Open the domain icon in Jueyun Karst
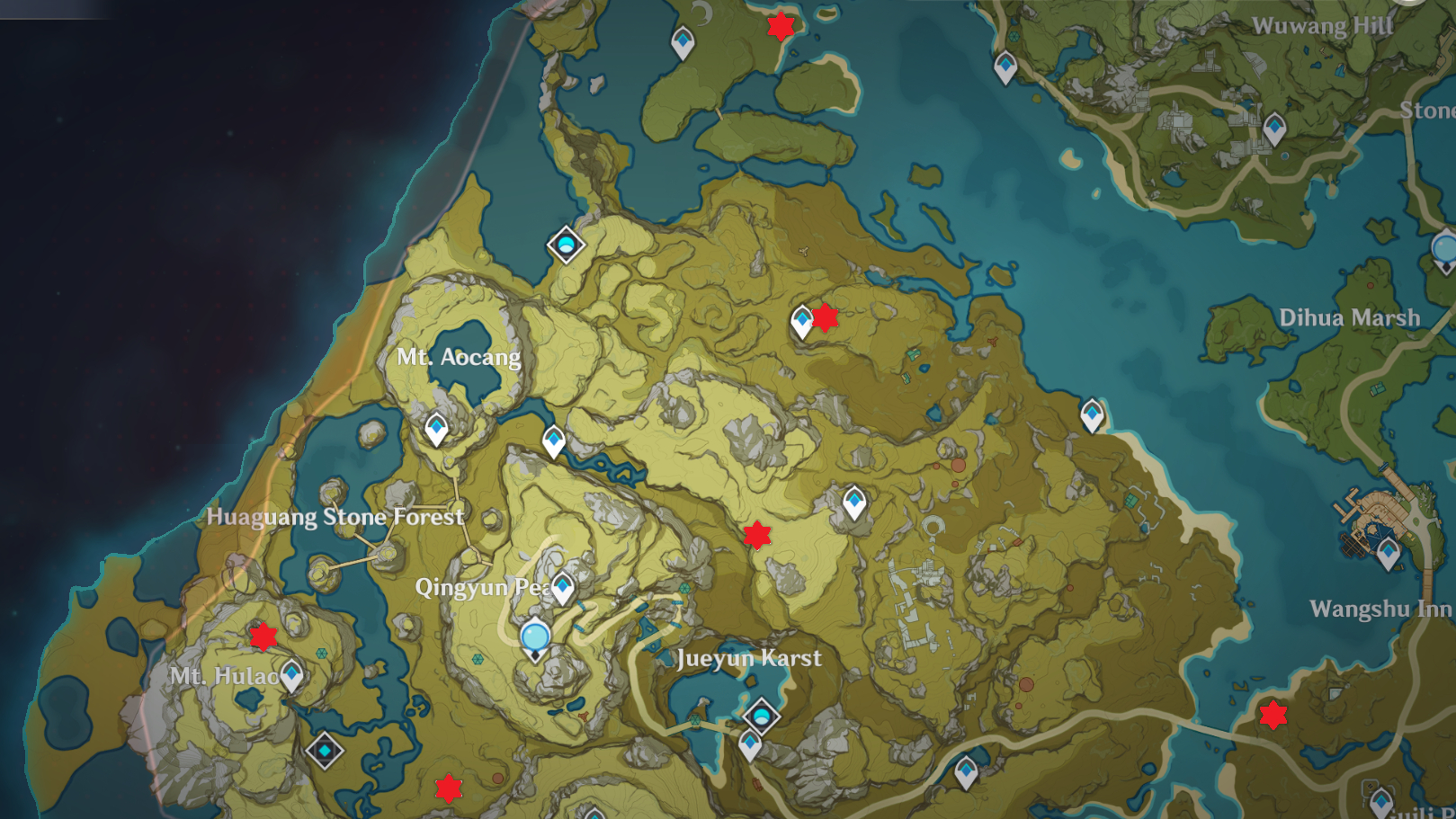 pos(762,717)
